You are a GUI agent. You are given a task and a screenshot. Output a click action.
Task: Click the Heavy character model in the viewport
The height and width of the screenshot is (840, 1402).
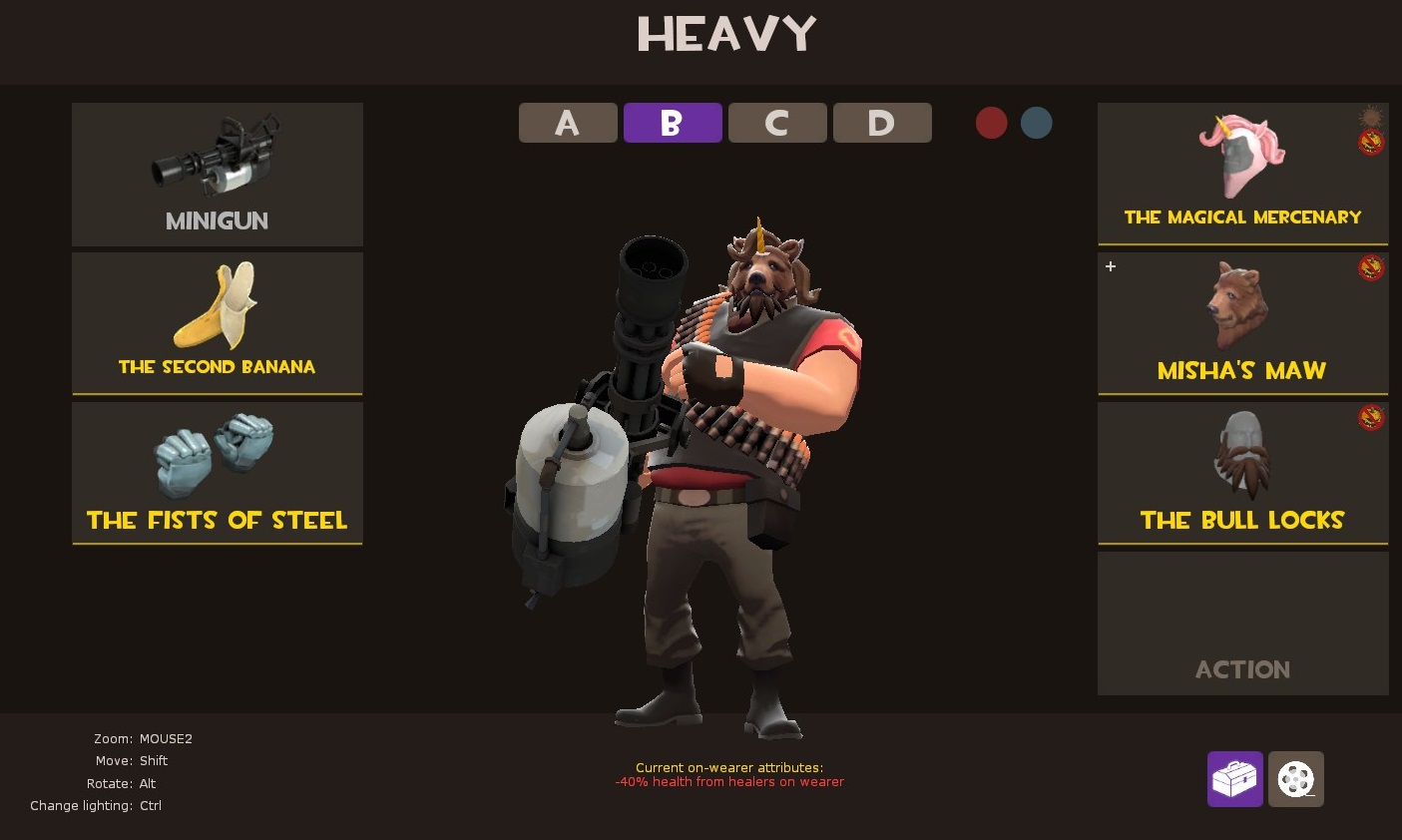(728, 449)
